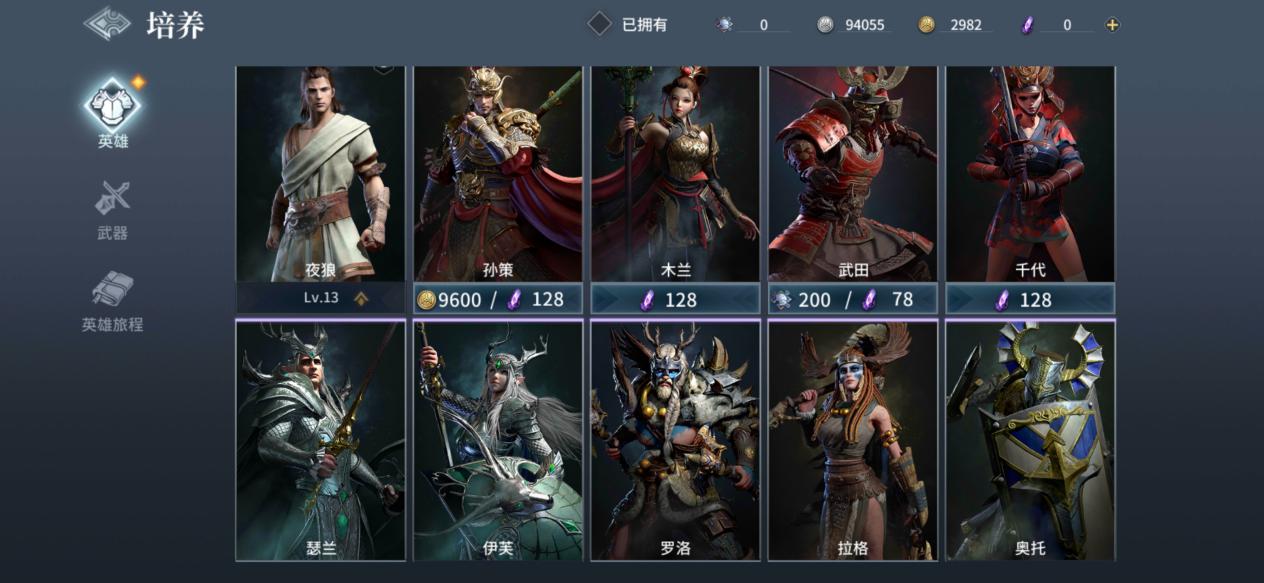
Task: Upgrade 夜狼 using the Lv.13 bar
Action: pos(320,298)
